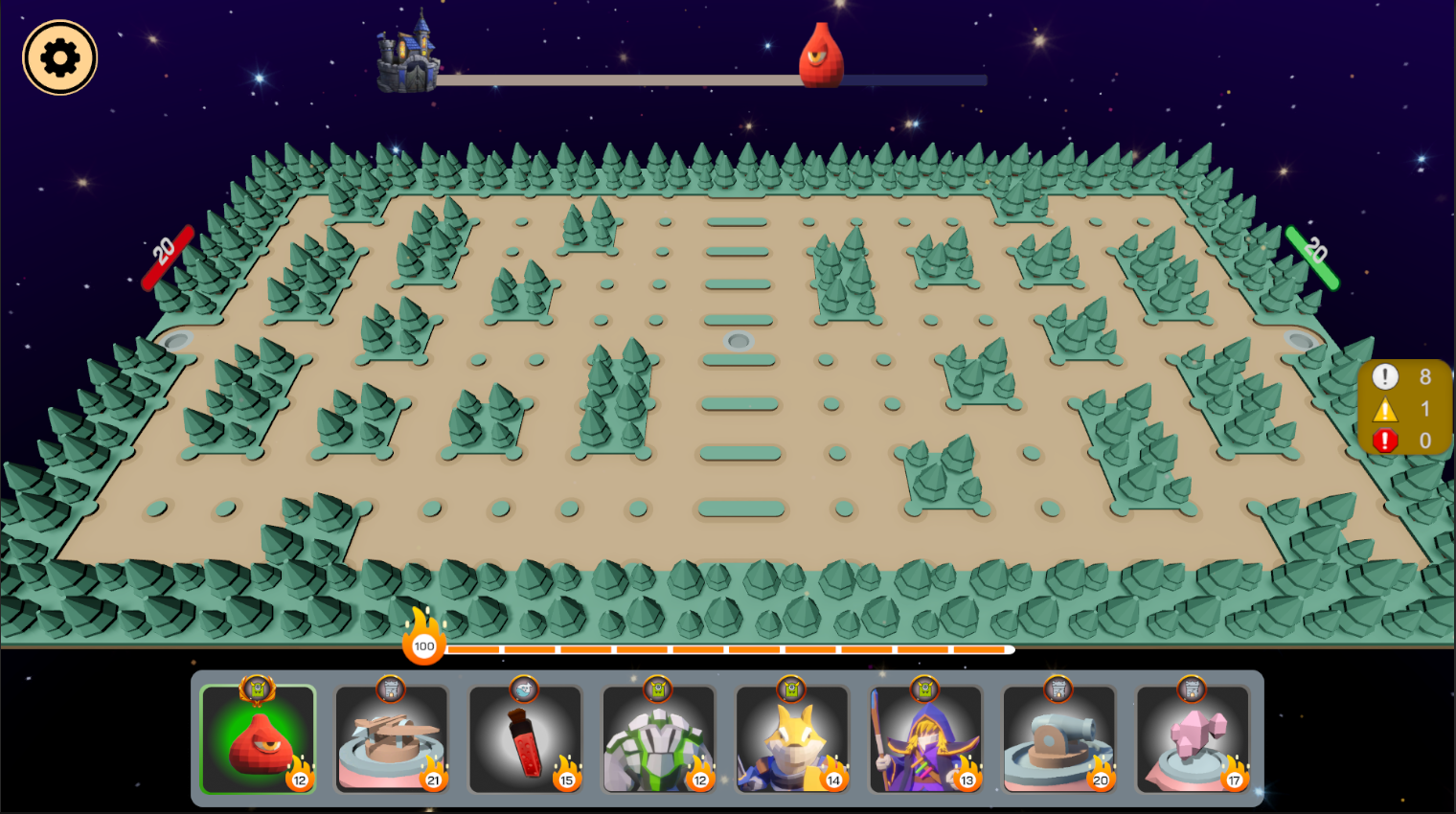Viewport: 1456px width, 814px height.
Task: Click the white exclamation notification icon
Action: point(1384,376)
